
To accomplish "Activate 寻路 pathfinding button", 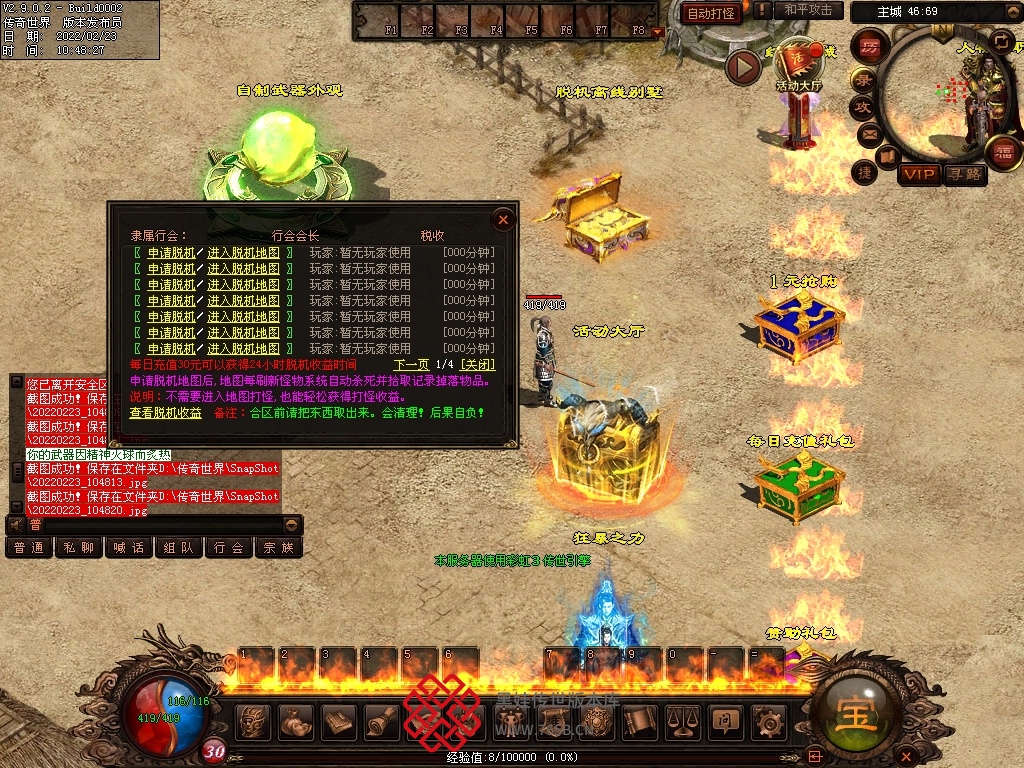I will 965,174.
